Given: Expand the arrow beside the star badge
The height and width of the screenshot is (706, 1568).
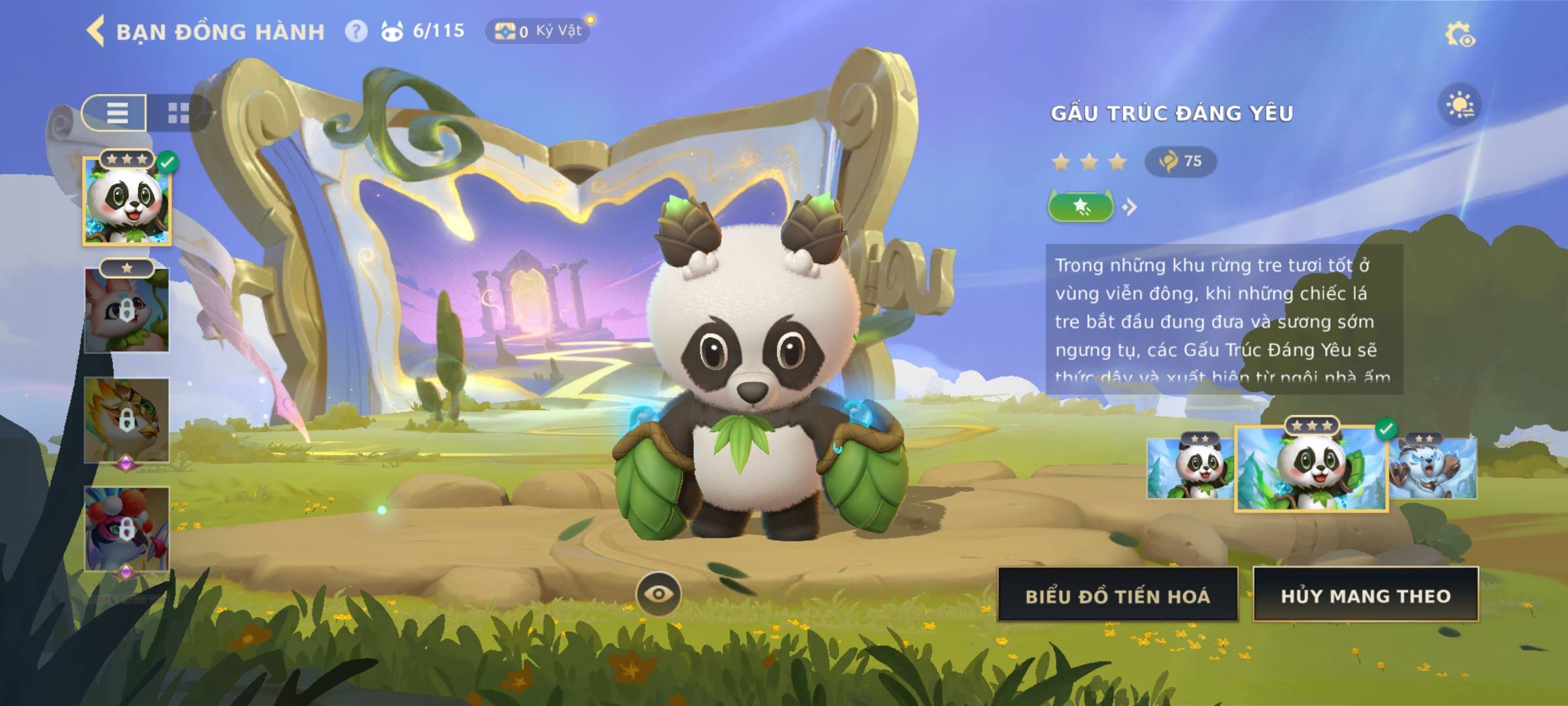Looking at the screenshot, I should click(x=1130, y=207).
